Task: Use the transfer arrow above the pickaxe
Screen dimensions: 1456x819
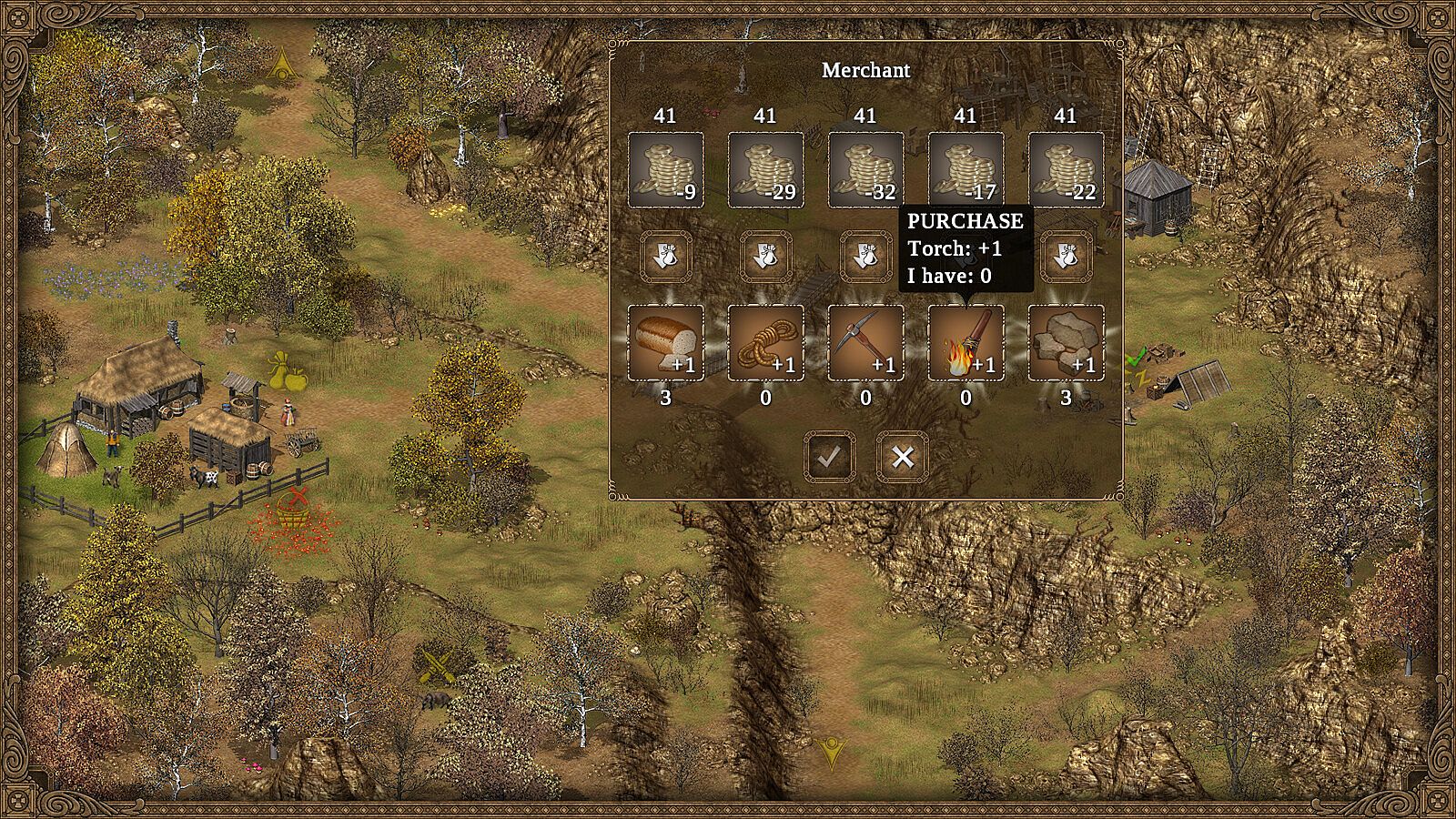Action: [x=865, y=257]
